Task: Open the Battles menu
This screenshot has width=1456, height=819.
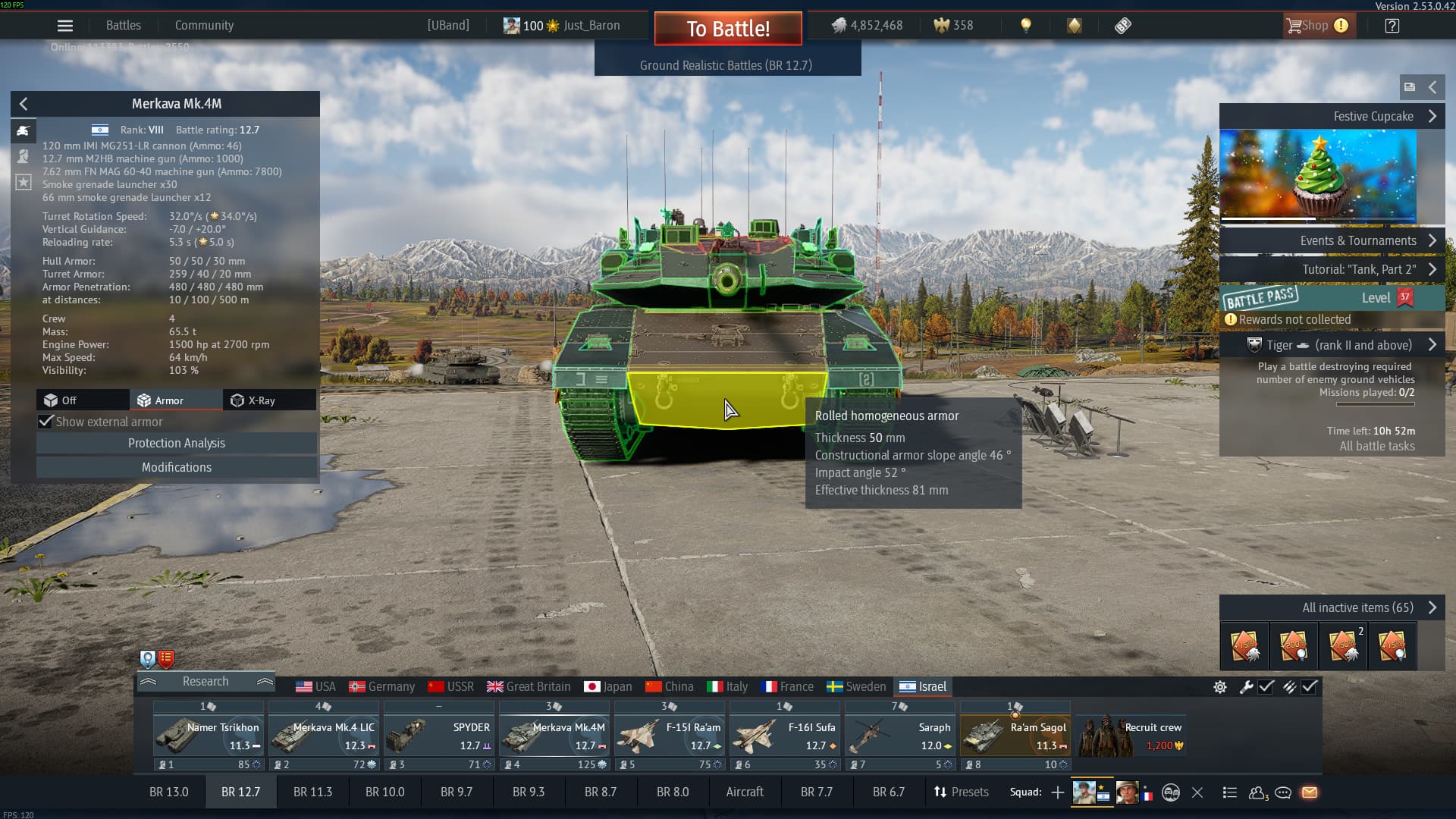Action: (x=123, y=25)
